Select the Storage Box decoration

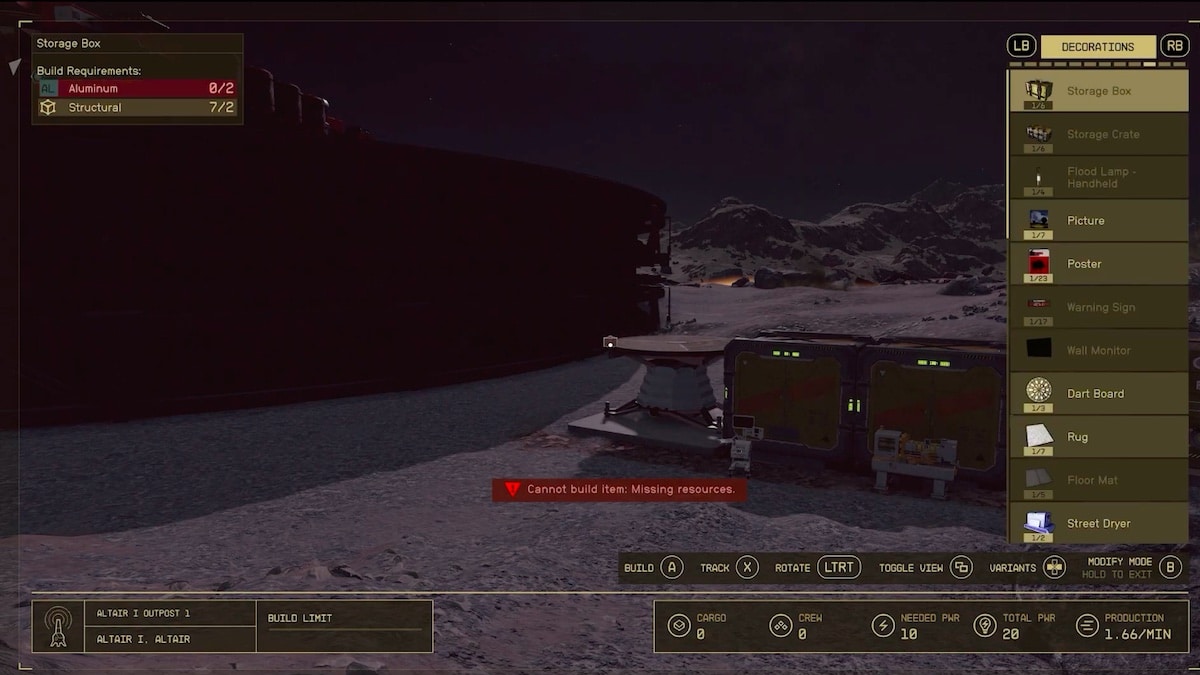(x=1098, y=91)
